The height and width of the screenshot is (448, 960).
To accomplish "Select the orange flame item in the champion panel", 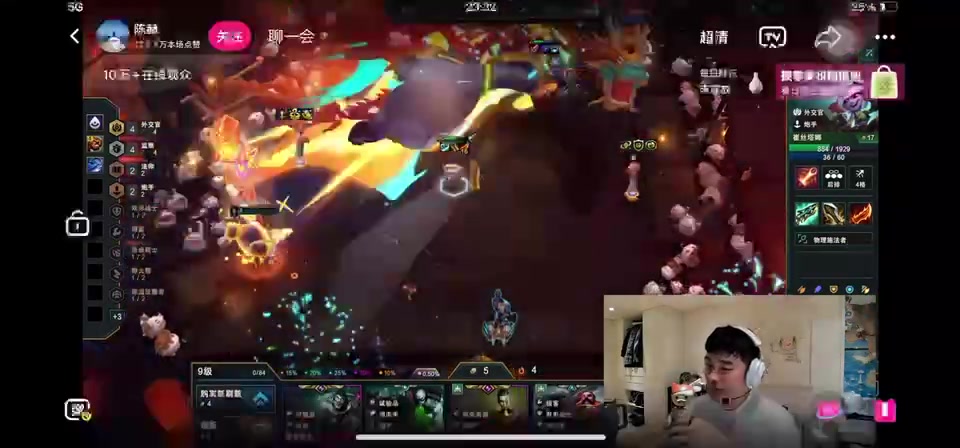I will (x=860, y=213).
